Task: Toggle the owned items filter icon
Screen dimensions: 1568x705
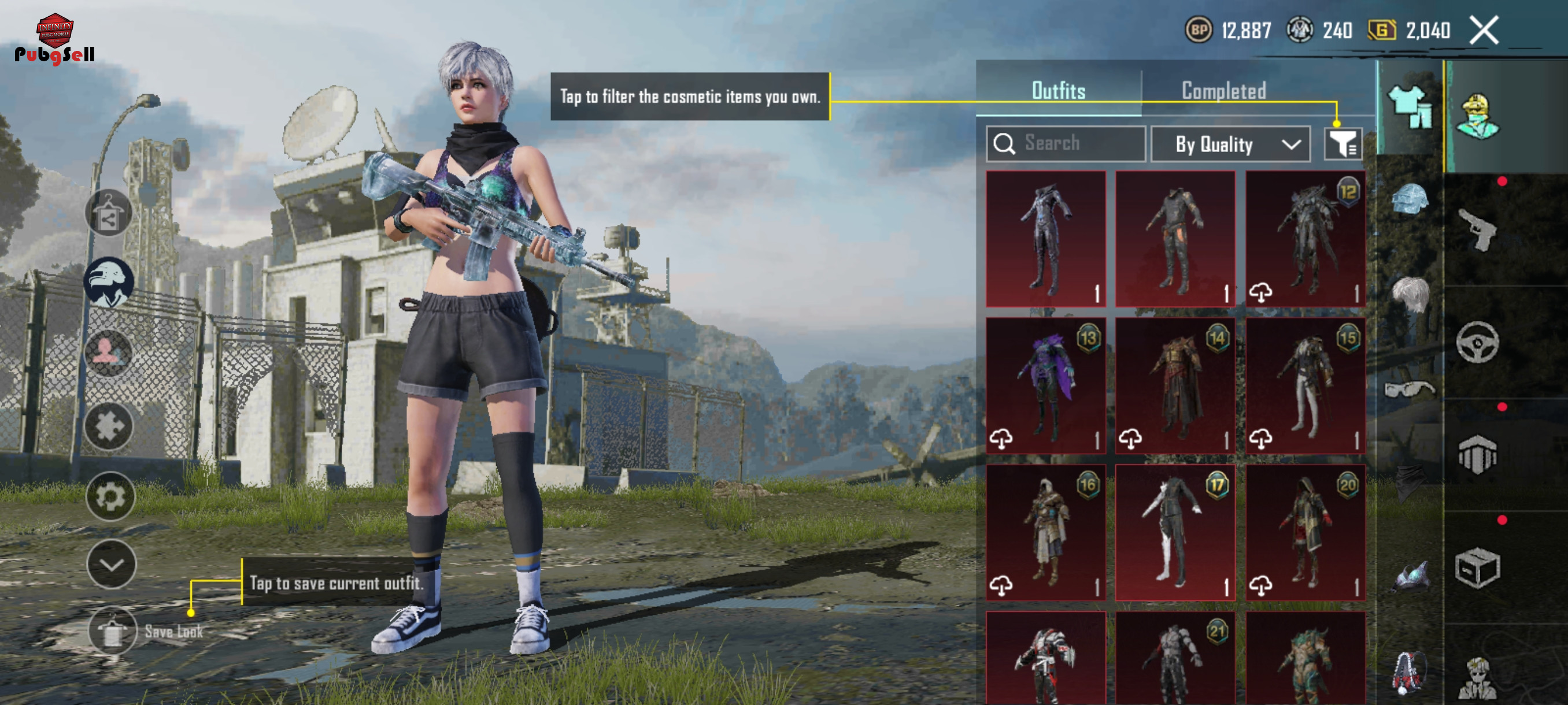Action: pos(1343,144)
